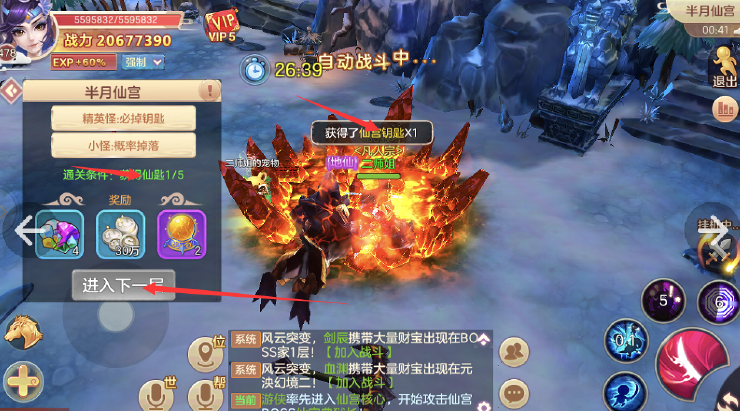Click the 进入下一层 button

(x=116, y=283)
